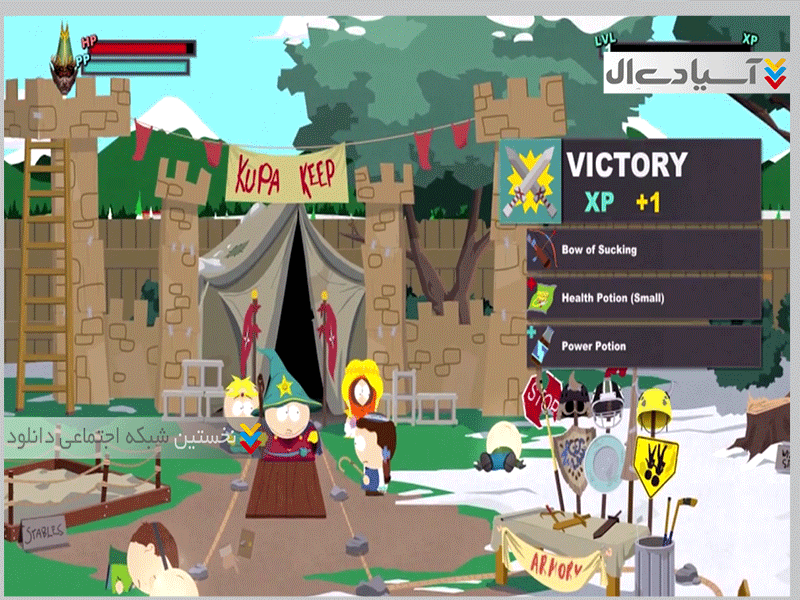800x600 pixels.
Task: Click the player portrait beside the HP bar
Action: (66, 60)
